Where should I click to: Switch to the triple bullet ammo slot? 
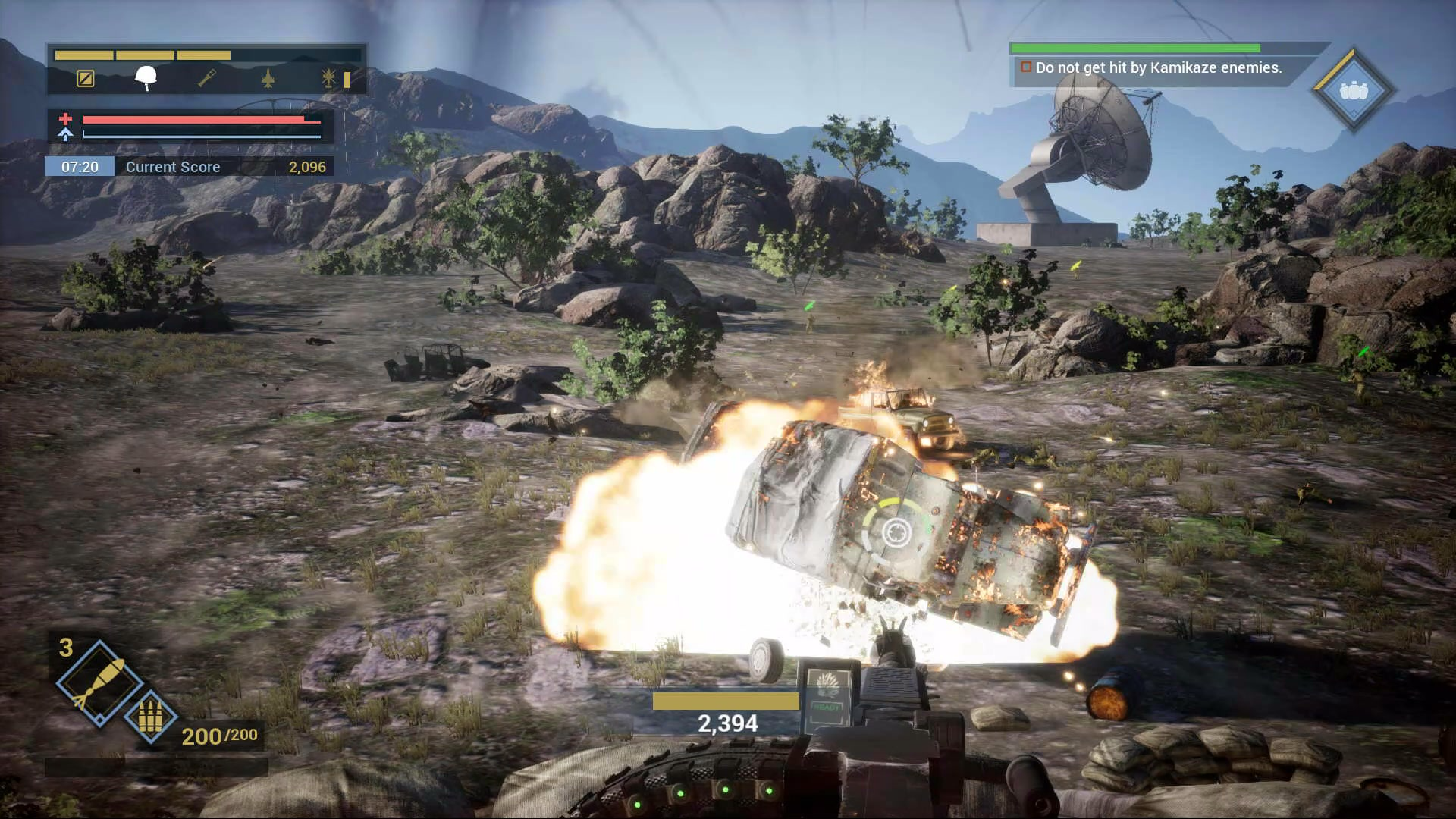(150, 717)
